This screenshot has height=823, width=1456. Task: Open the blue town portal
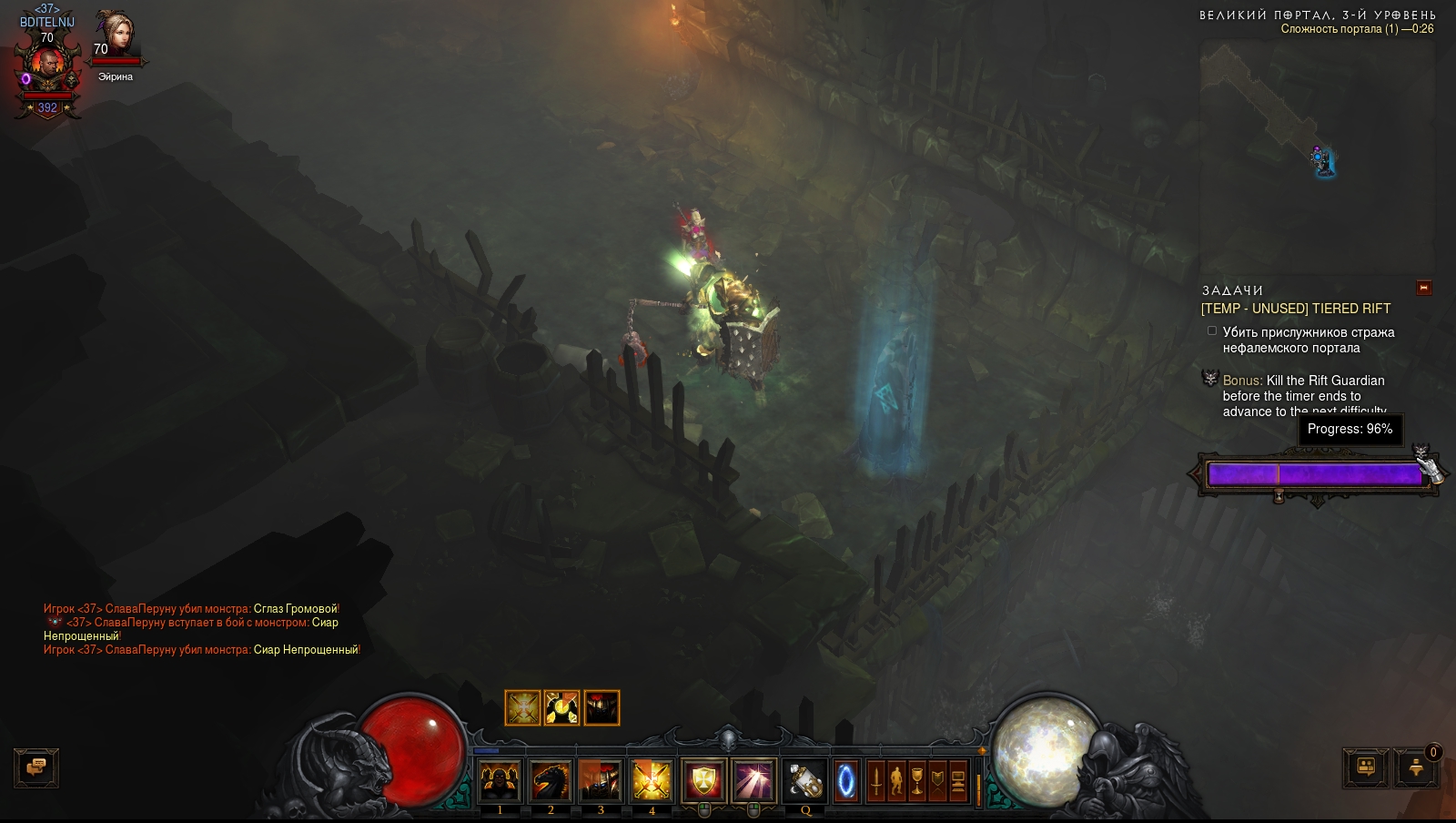click(846, 781)
